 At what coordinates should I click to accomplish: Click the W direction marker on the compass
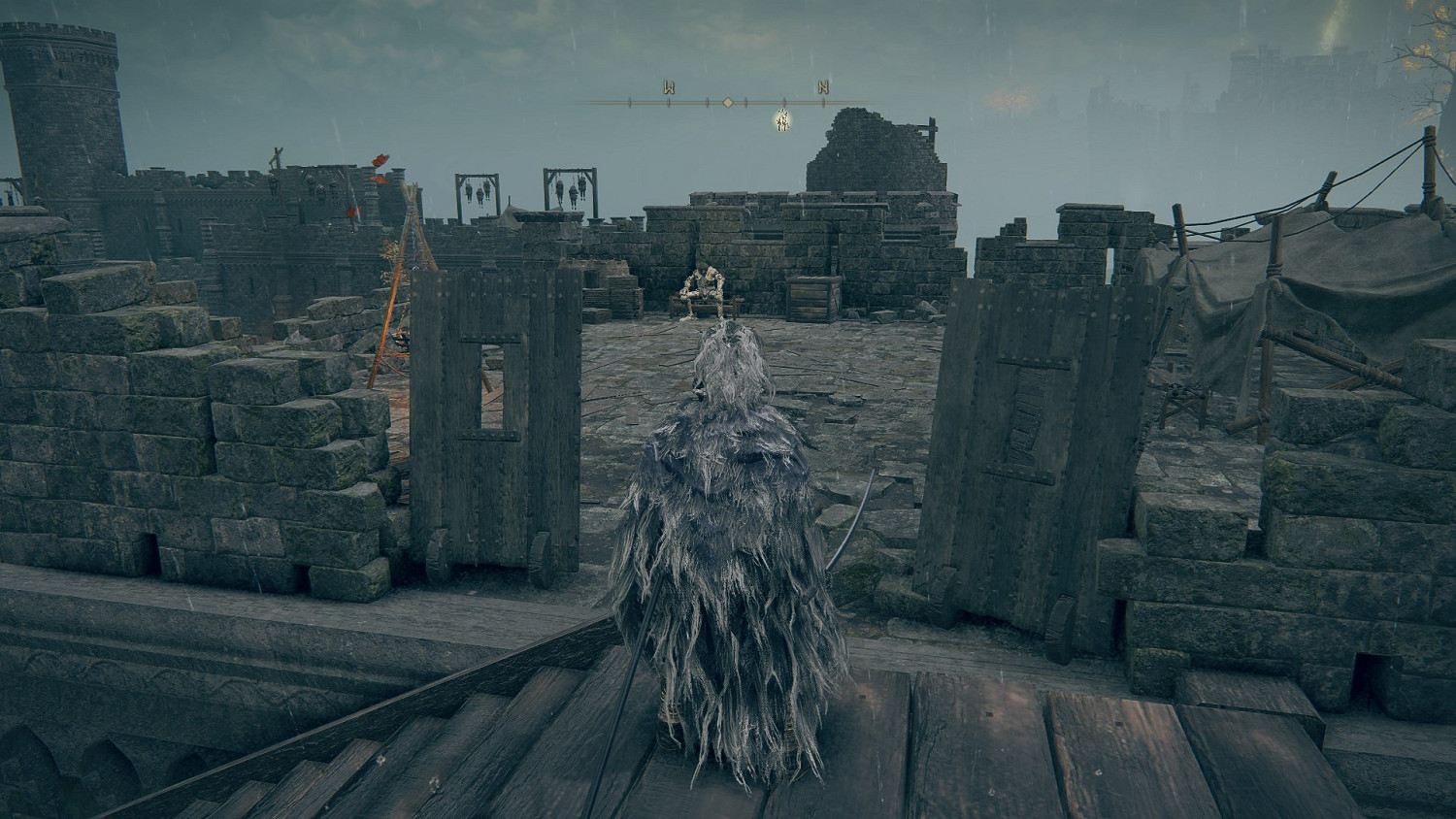[669, 88]
